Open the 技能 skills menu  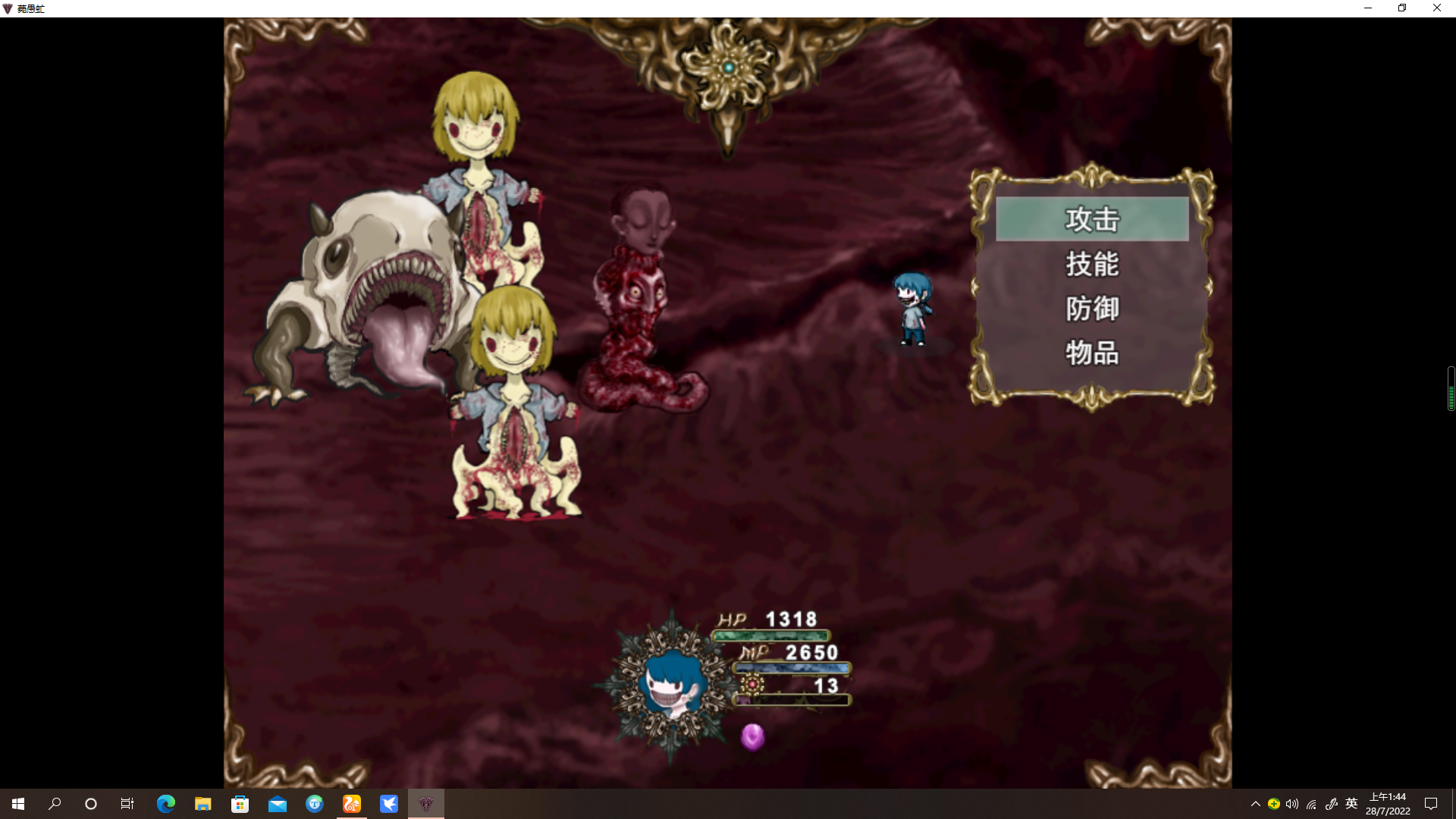1092,264
